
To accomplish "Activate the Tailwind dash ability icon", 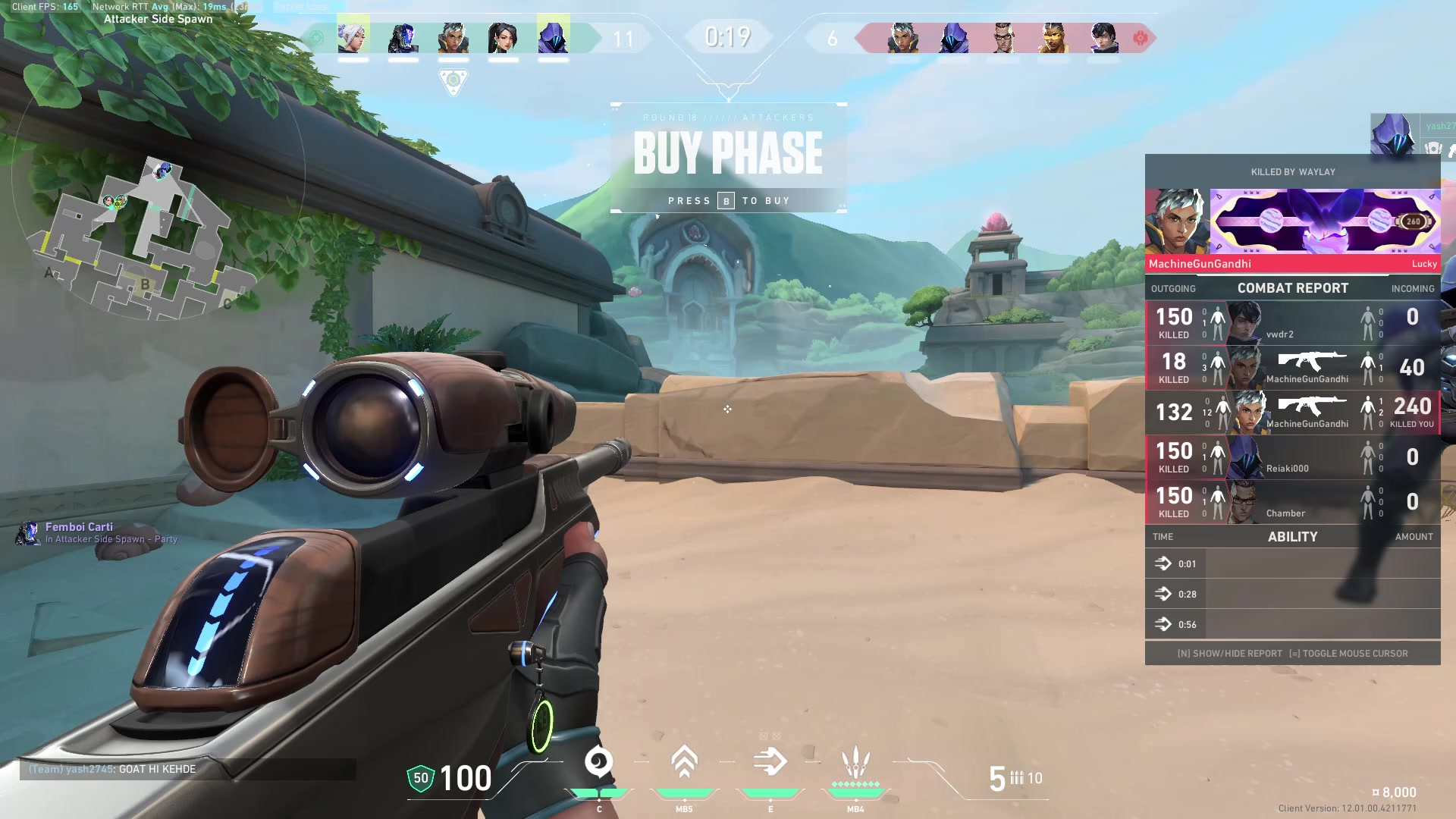I will pos(770,763).
